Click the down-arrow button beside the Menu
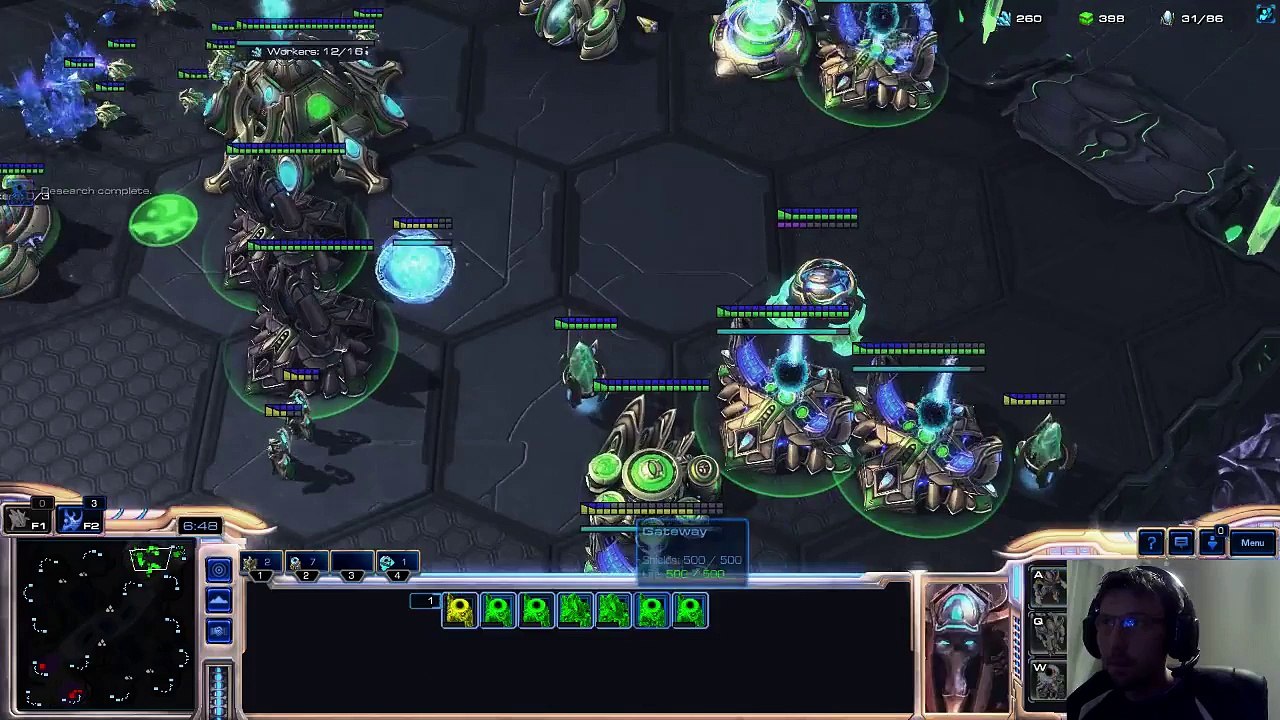Image resolution: width=1280 pixels, height=720 pixels. (x=1213, y=543)
